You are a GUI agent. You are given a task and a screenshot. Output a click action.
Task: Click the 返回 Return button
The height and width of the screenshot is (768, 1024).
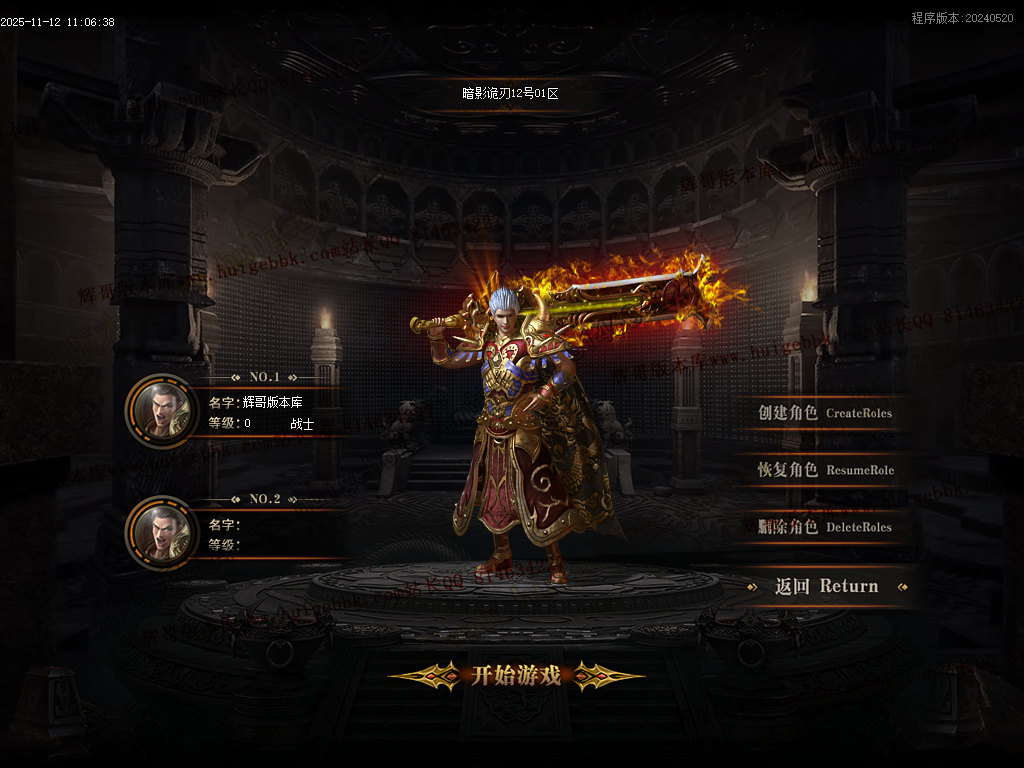827,587
